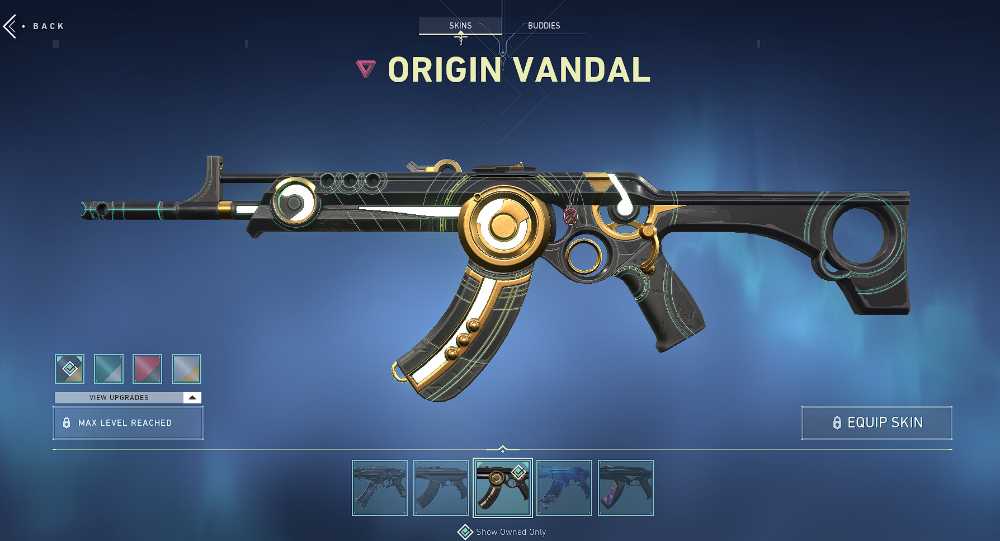1000x541 pixels.
Task: Select the red color variant swatch
Action: point(147,369)
